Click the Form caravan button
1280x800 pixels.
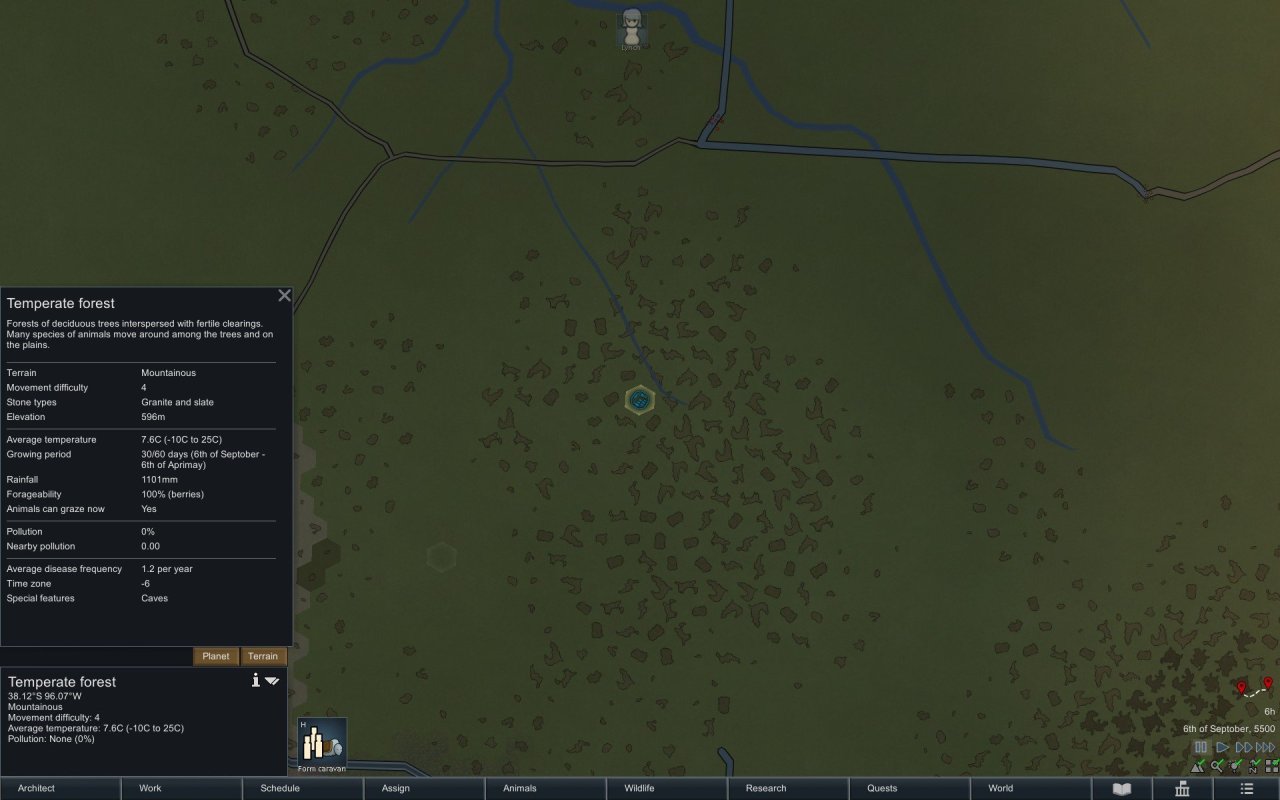click(x=322, y=745)
